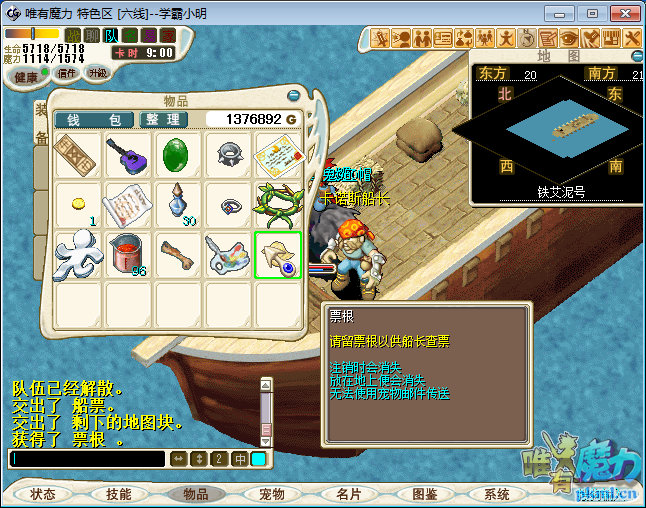The height and width of the screenshot is (508, 646).
Task: Select the 名片 name card tab
Action: [x=349, y=494]
